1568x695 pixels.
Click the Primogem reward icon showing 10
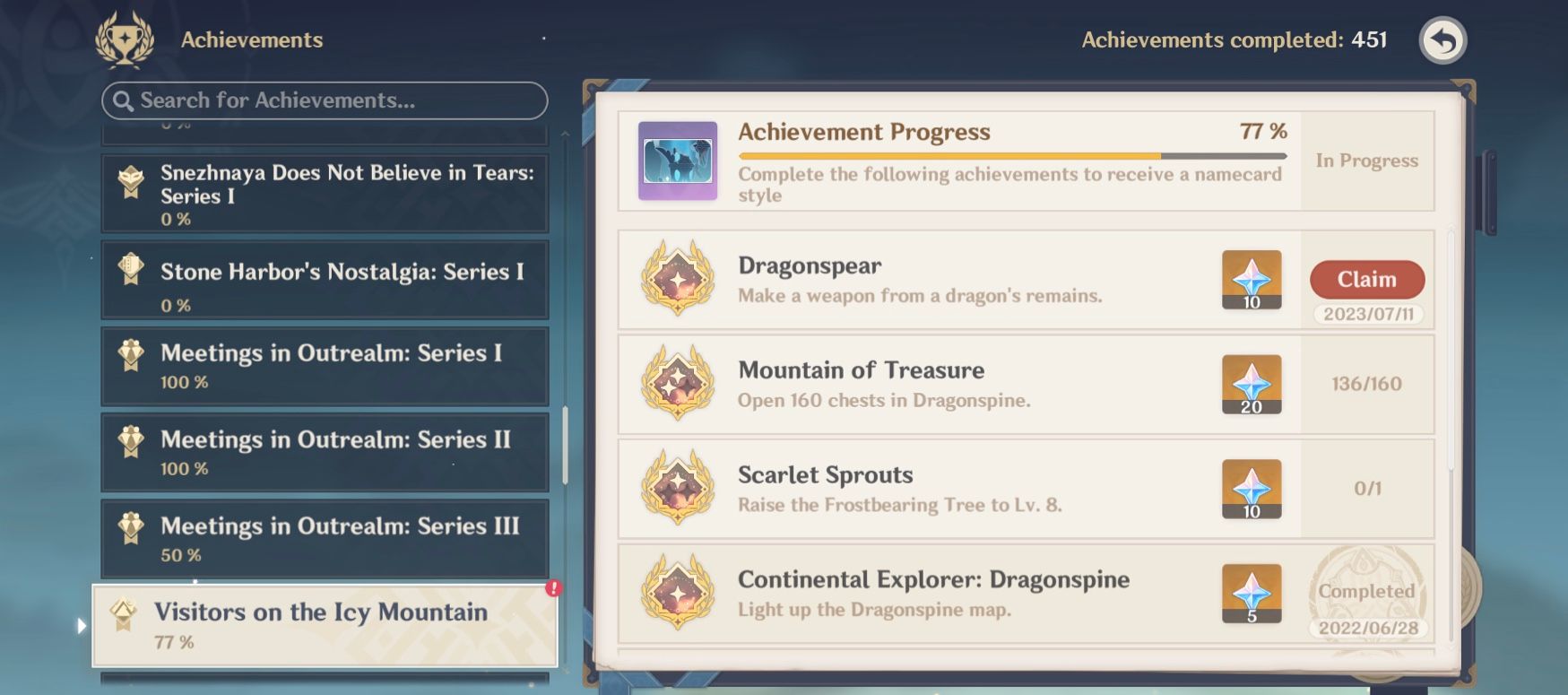1251,280
